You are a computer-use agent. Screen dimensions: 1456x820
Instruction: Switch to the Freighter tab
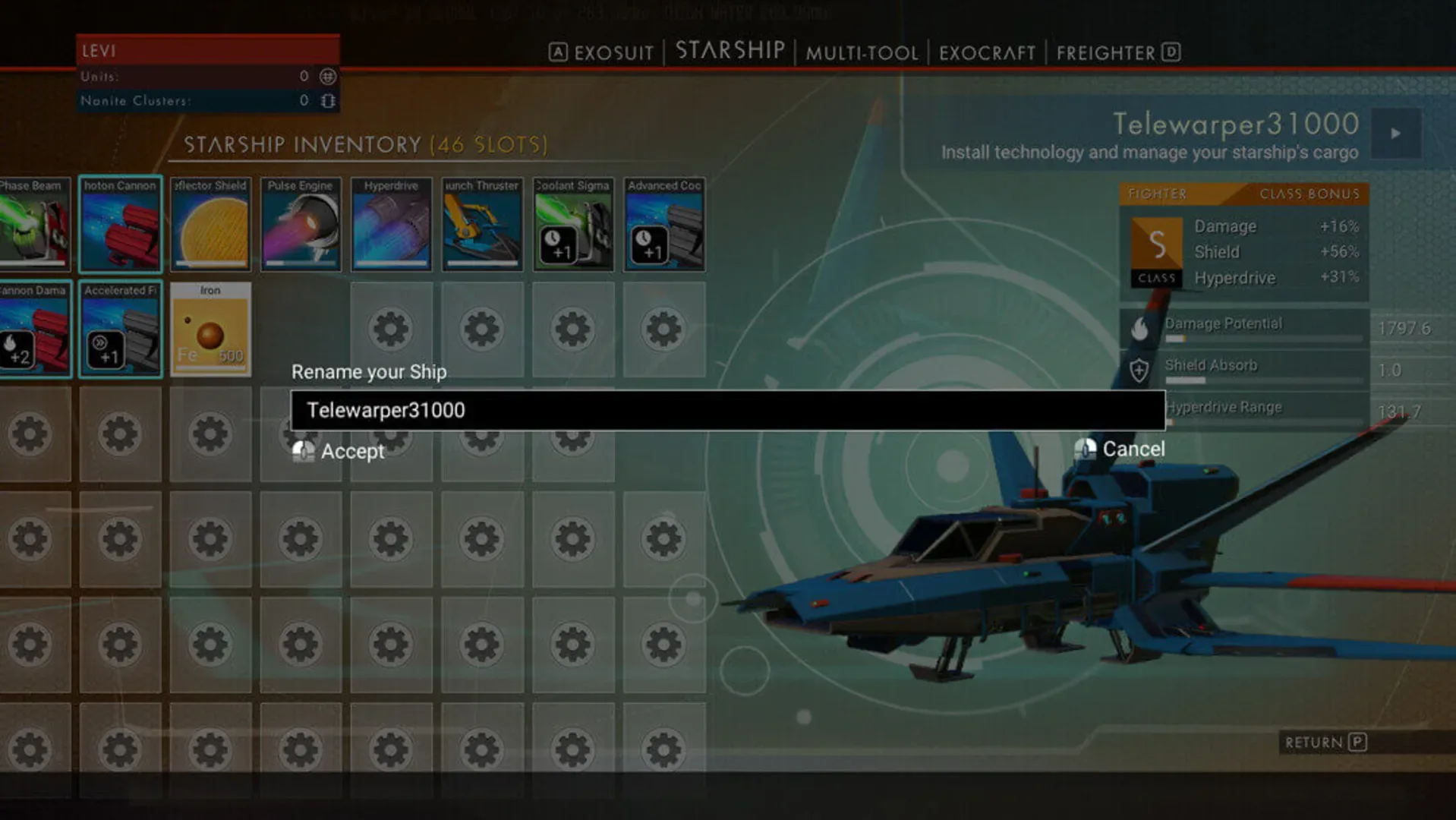1107,52
